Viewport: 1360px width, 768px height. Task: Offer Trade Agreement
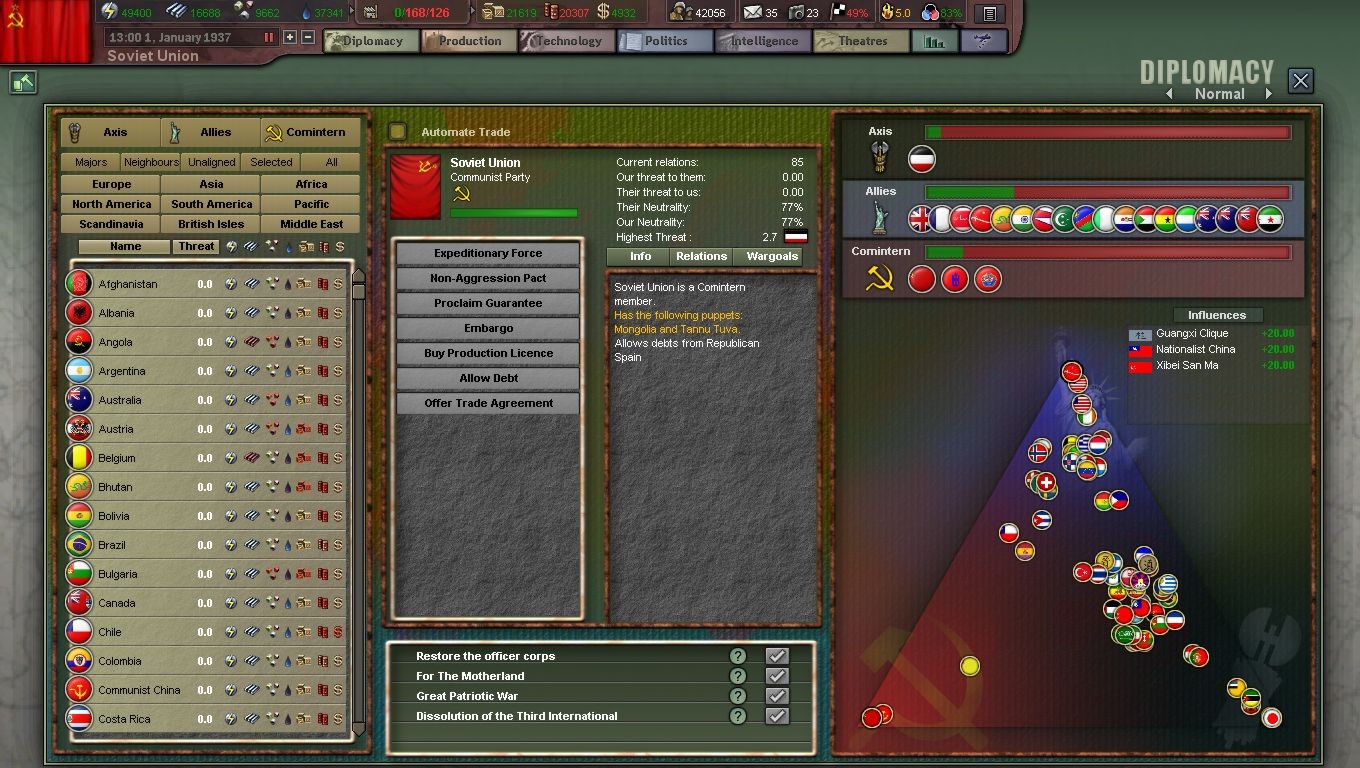pyautogui.click(x=488, y=403)
